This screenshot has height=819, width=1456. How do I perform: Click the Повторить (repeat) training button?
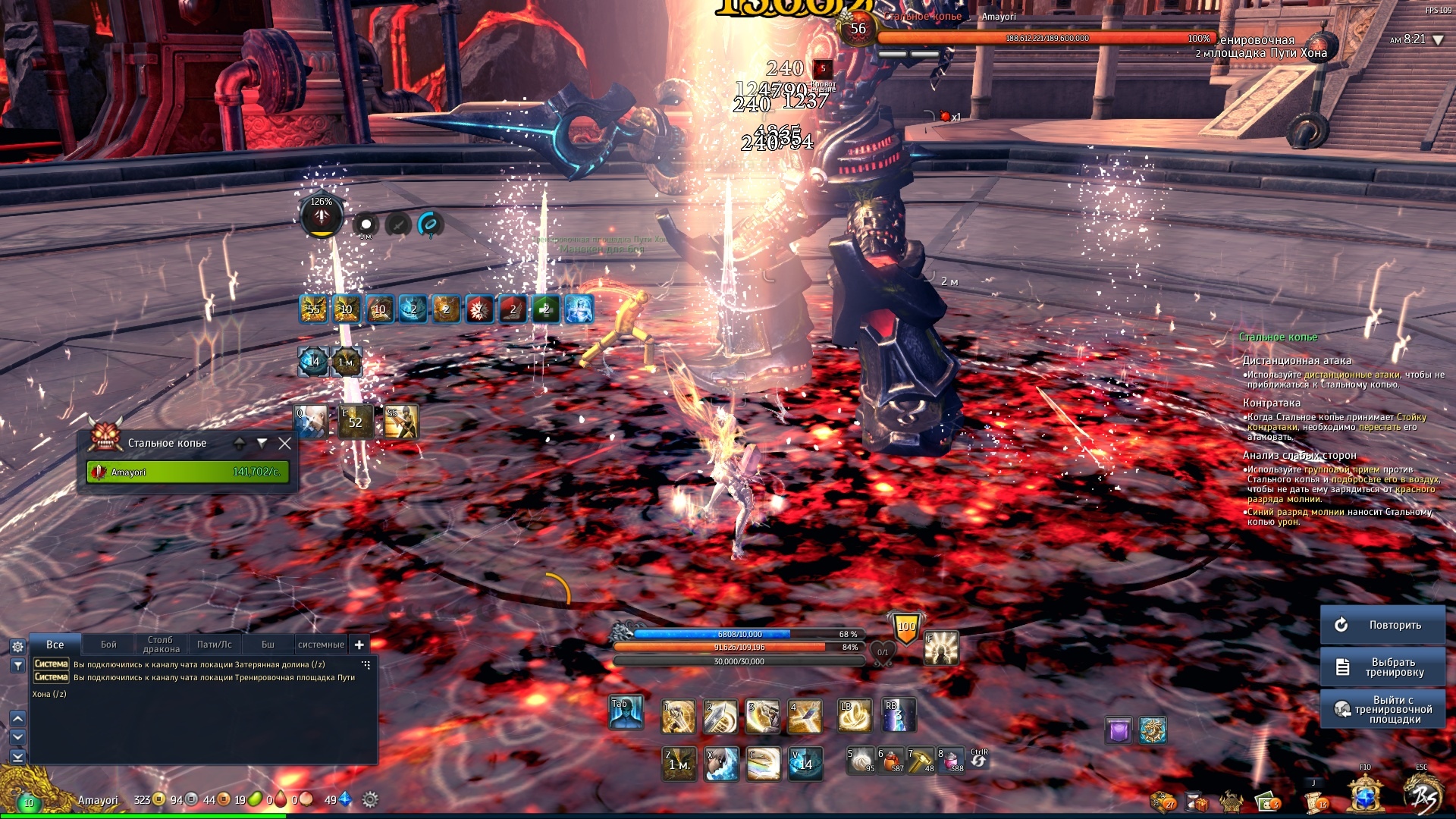click(1382, 625)
